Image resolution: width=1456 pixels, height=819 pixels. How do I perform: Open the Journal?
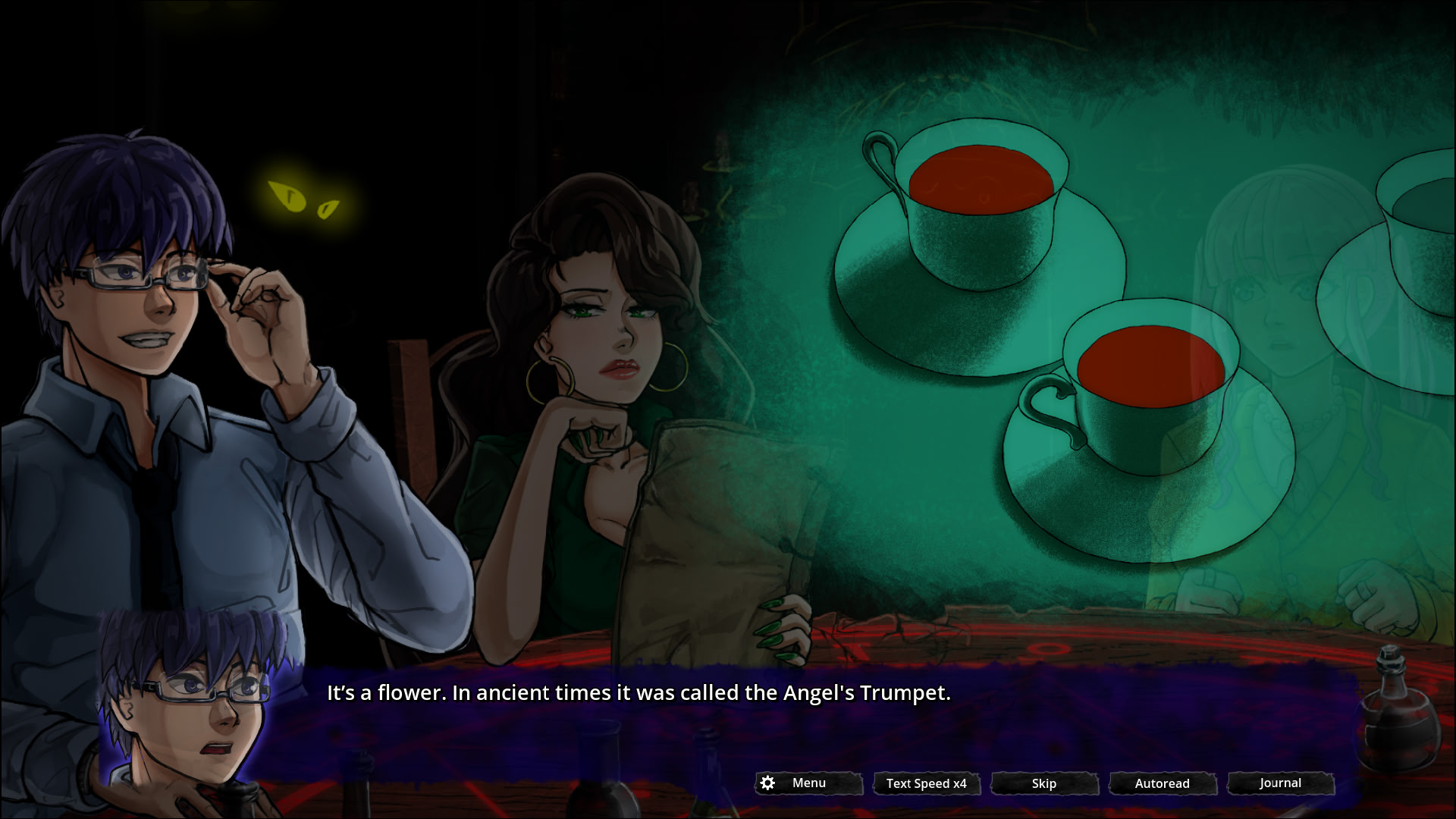pos(1280,783)
